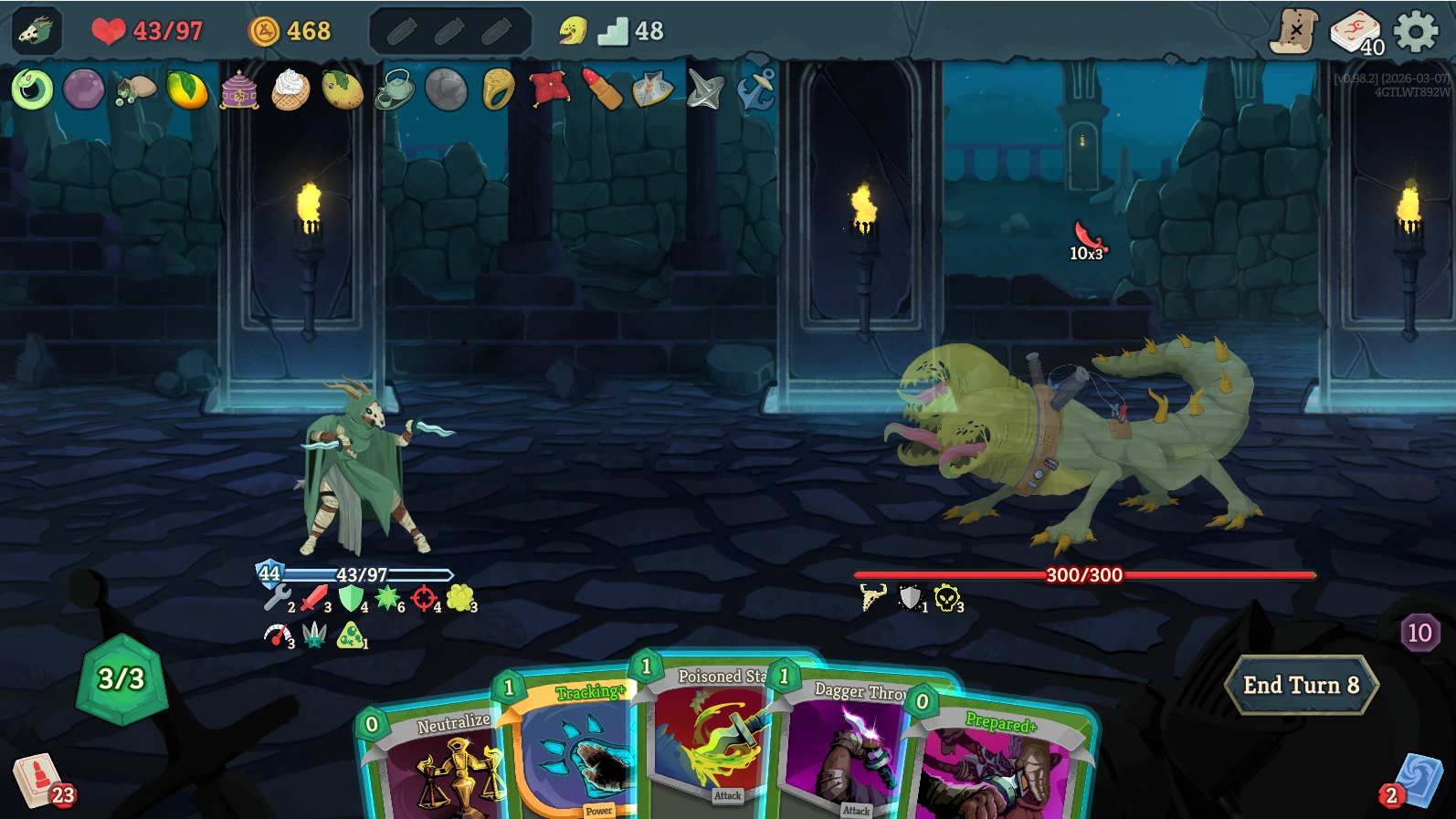Play the Prepared+ card
Viewport: 1456px width, 819px height.
tap(1000, 767)
